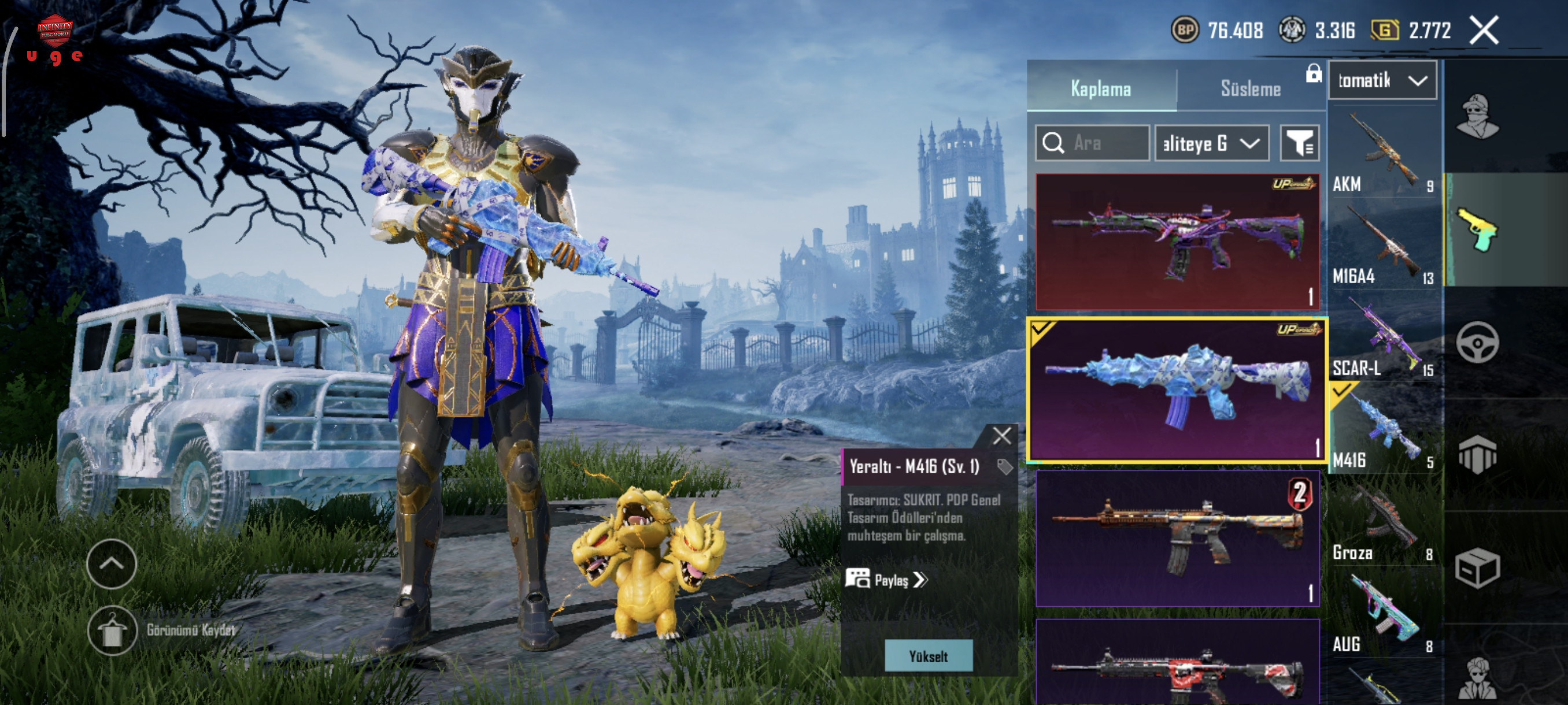The width and height of the screenshot is (1568, 705).
Task: Close the Yeraltı M416 info panel
Action: point(1002,436)
